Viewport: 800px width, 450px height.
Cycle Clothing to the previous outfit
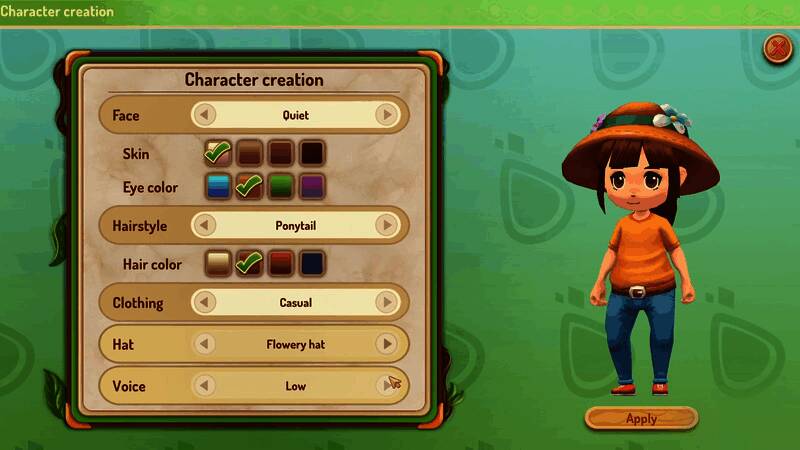pyautogui.click(x=204, y=302)
